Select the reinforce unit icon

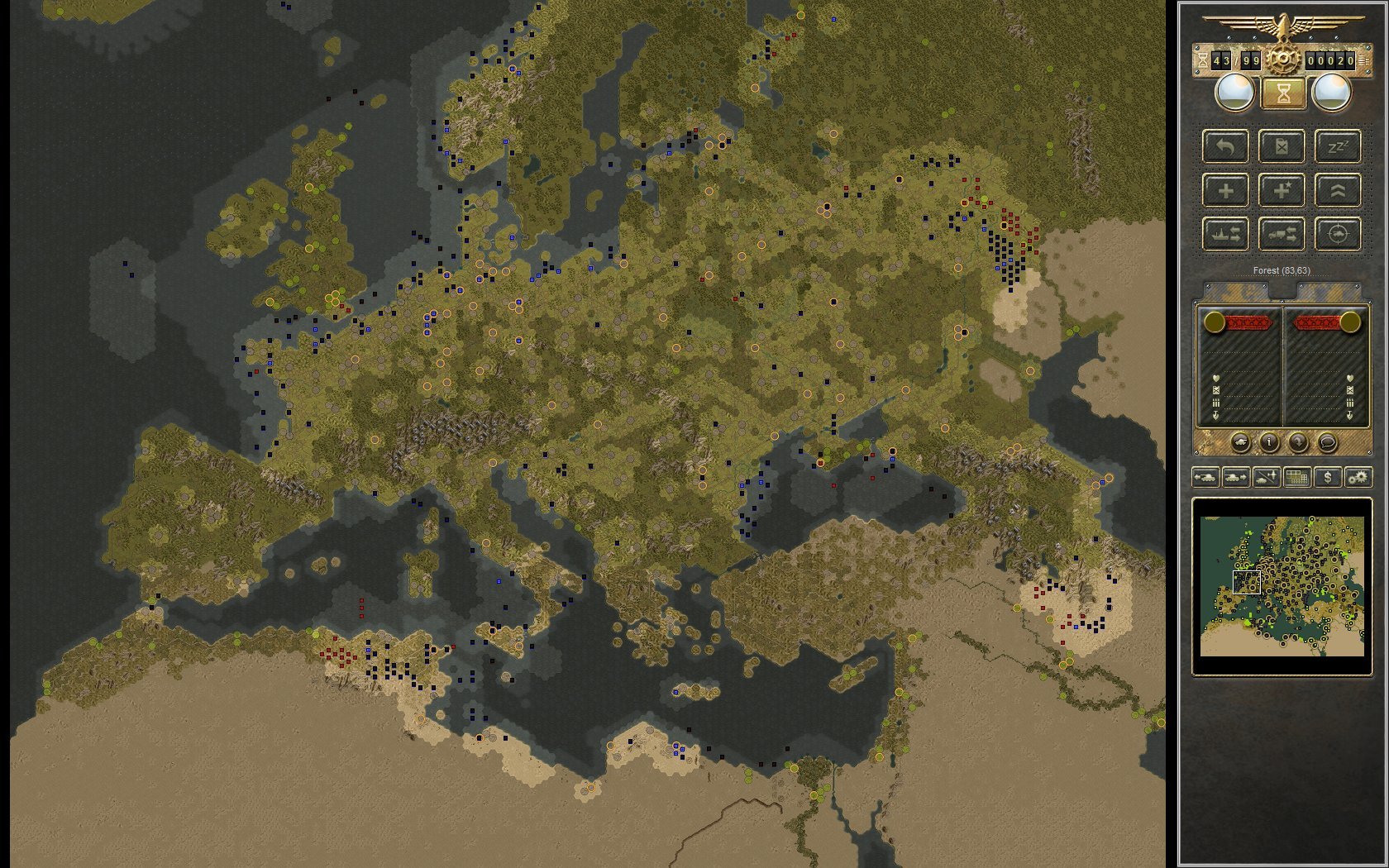(x=1225, y=190)
